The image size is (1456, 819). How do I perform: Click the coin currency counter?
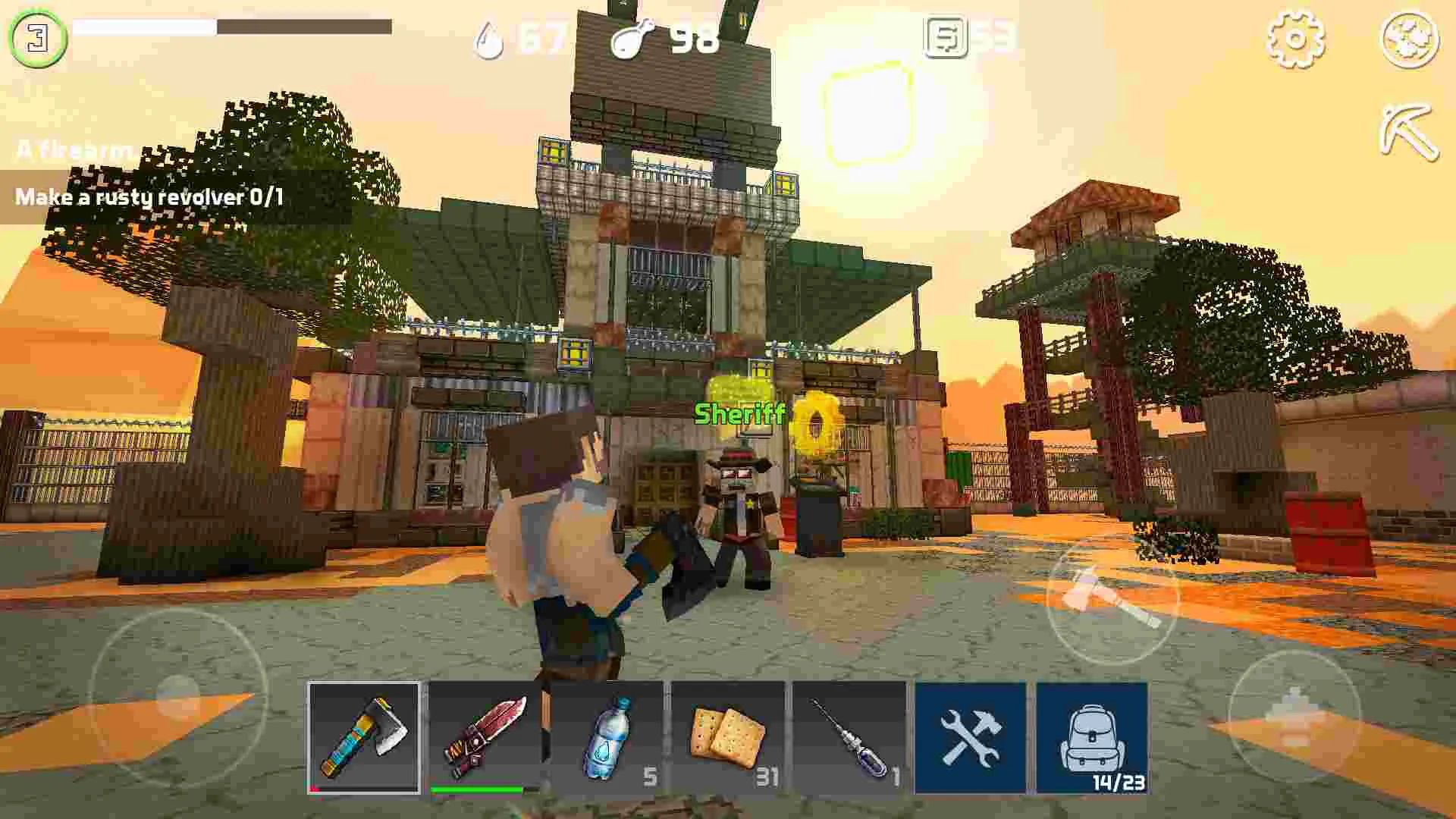tap(974, 38)
